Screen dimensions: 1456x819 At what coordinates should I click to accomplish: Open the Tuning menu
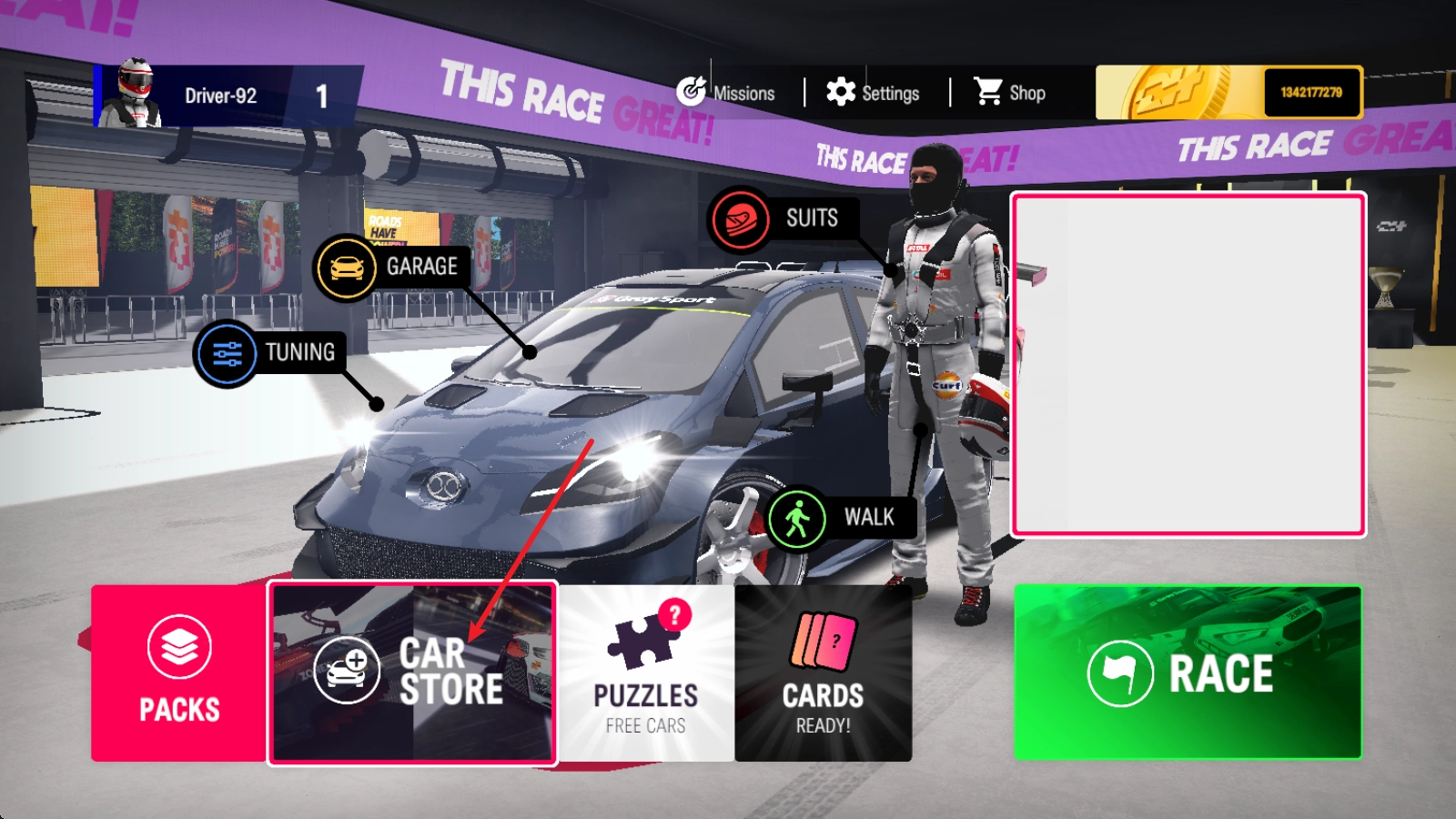(269, 353)
